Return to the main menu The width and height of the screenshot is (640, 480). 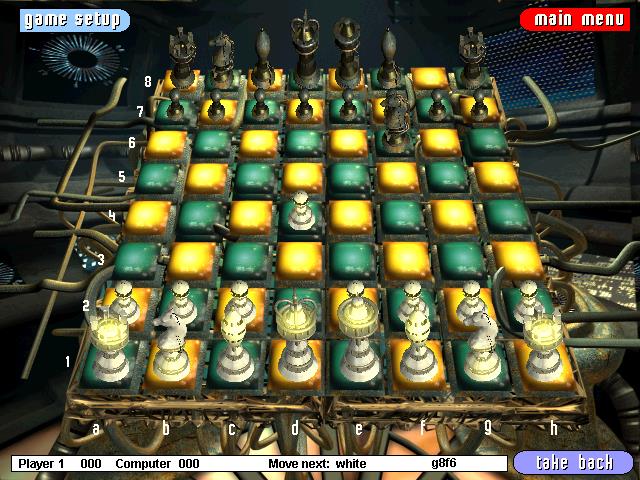[x=572, y=19]
